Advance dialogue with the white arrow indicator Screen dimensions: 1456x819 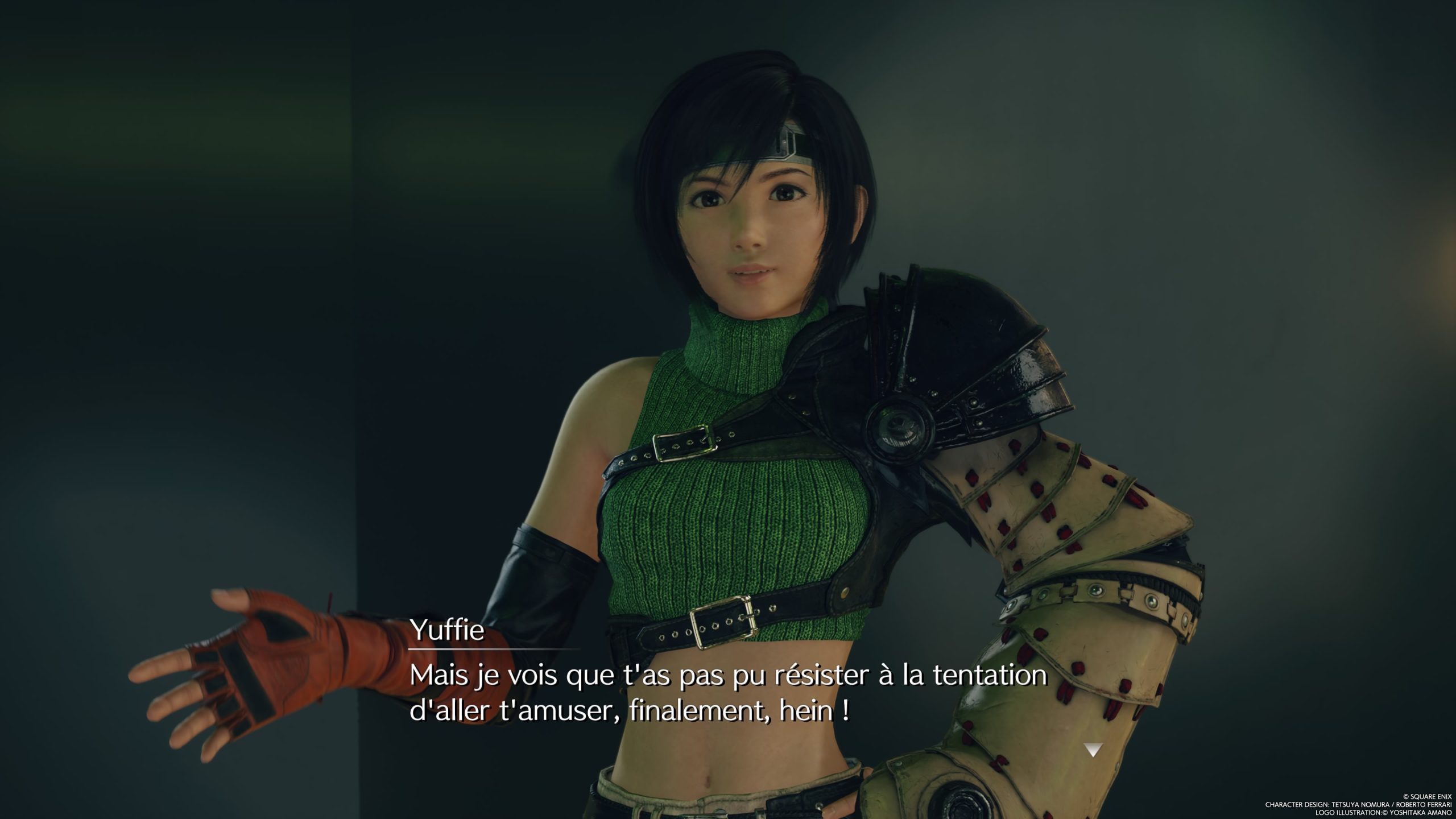(1093, 750)
